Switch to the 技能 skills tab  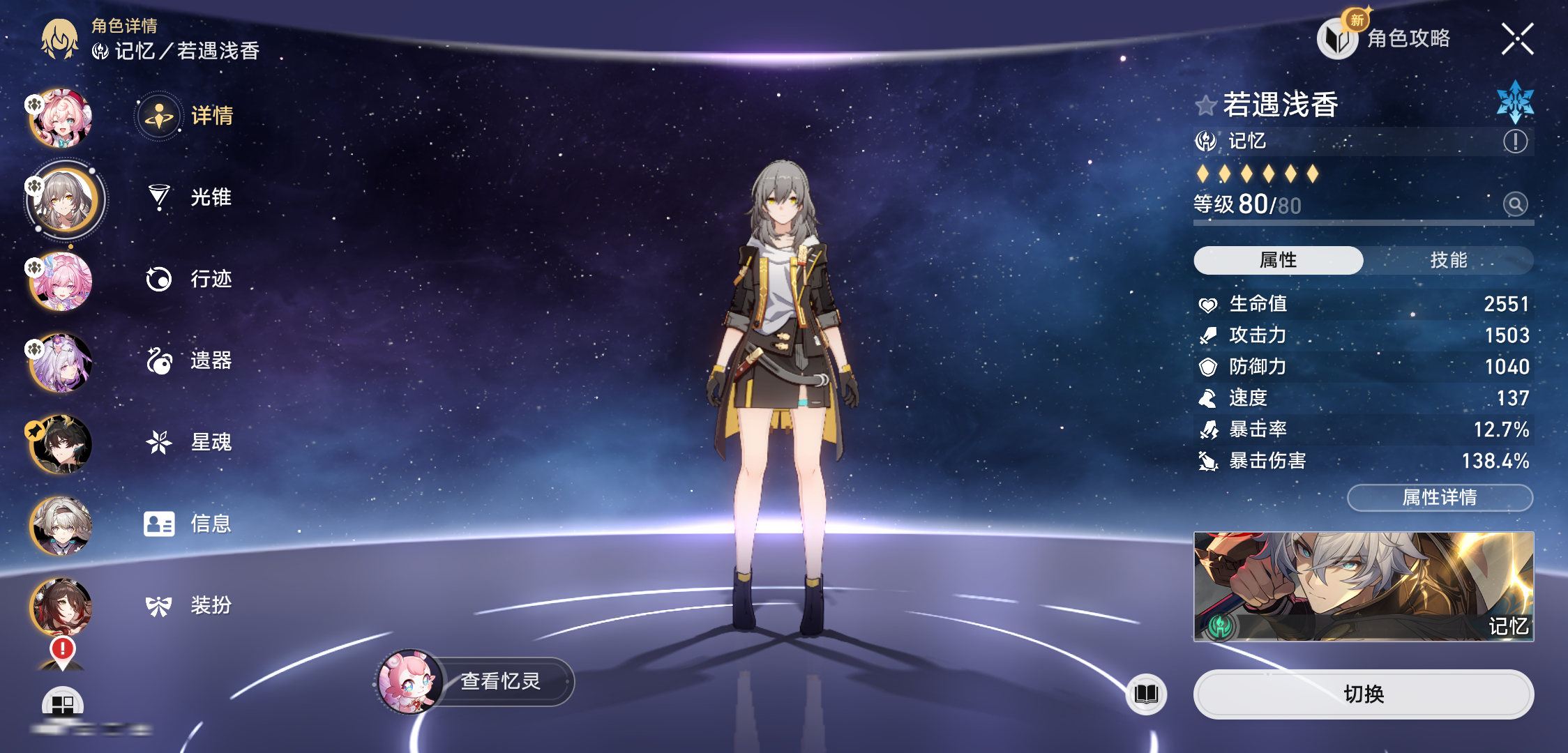(x=1448, y=260)
